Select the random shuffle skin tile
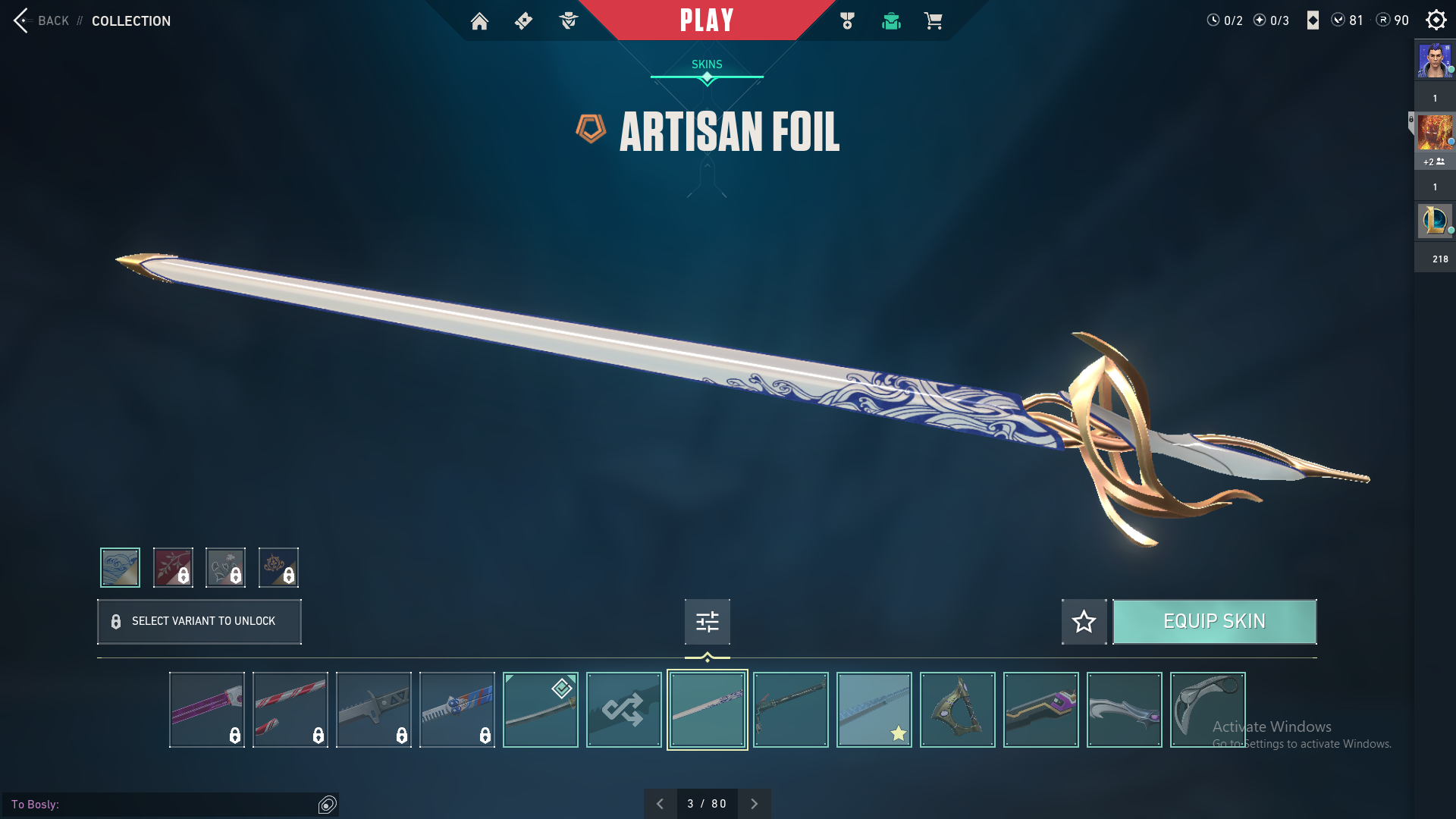This screenshot has width=1456, height=819. point(623,710)
